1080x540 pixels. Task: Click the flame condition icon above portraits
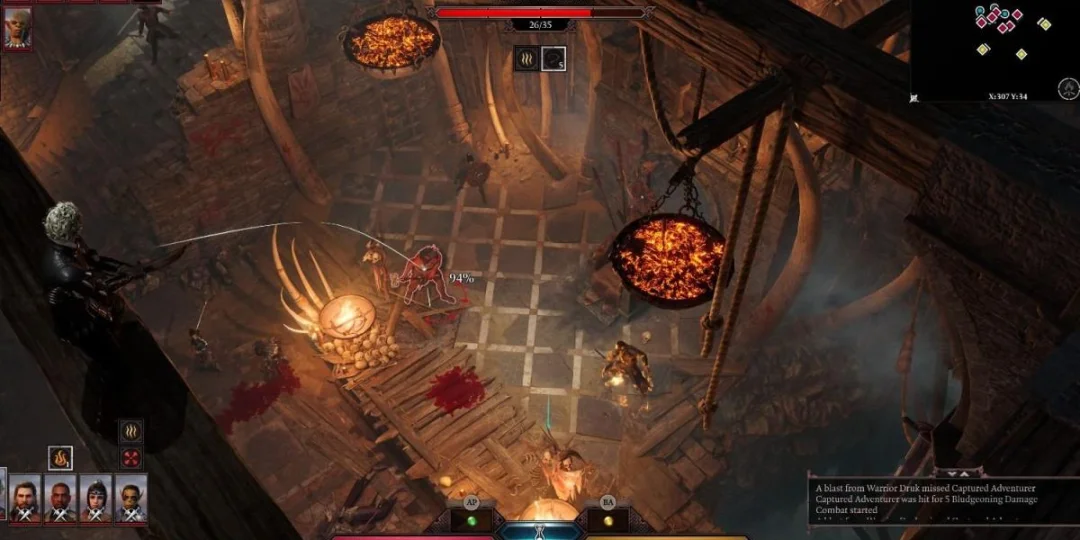tap(60, 458)
